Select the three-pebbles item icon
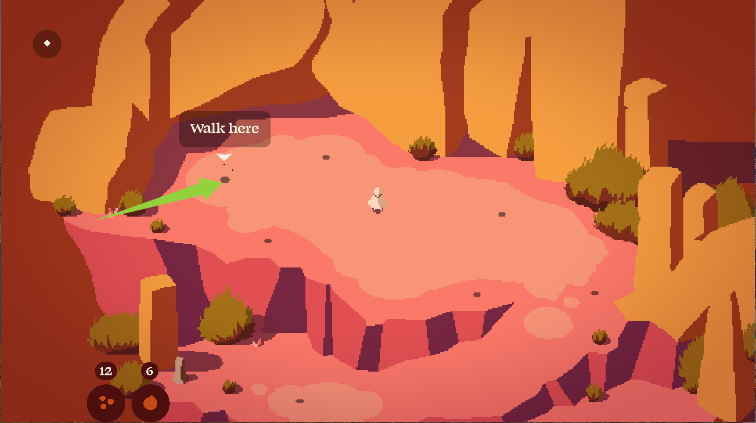Screen dimensions: 756x423 tap(105, 403)
